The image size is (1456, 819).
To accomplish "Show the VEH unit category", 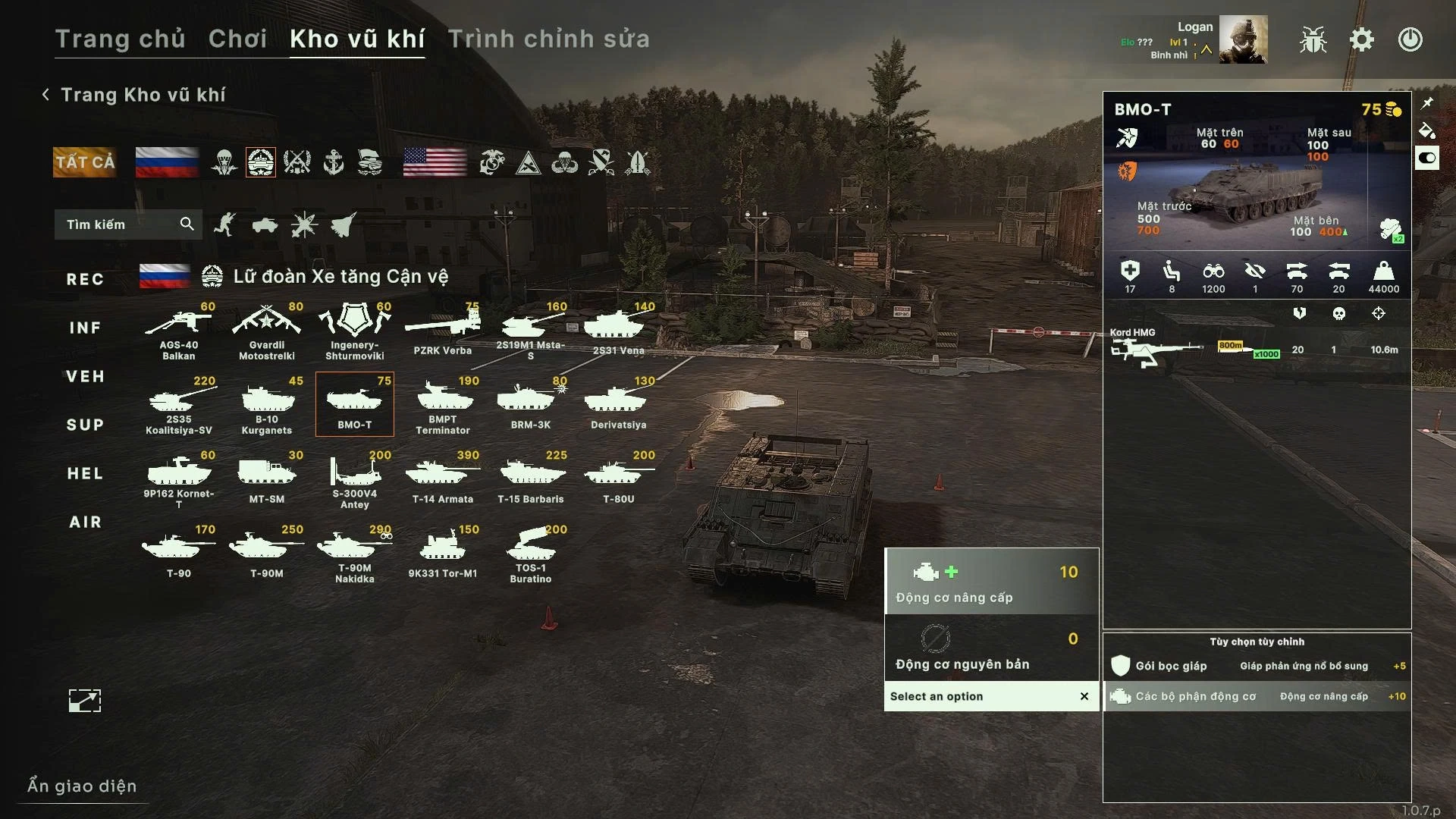I will [x=85, y=377].
